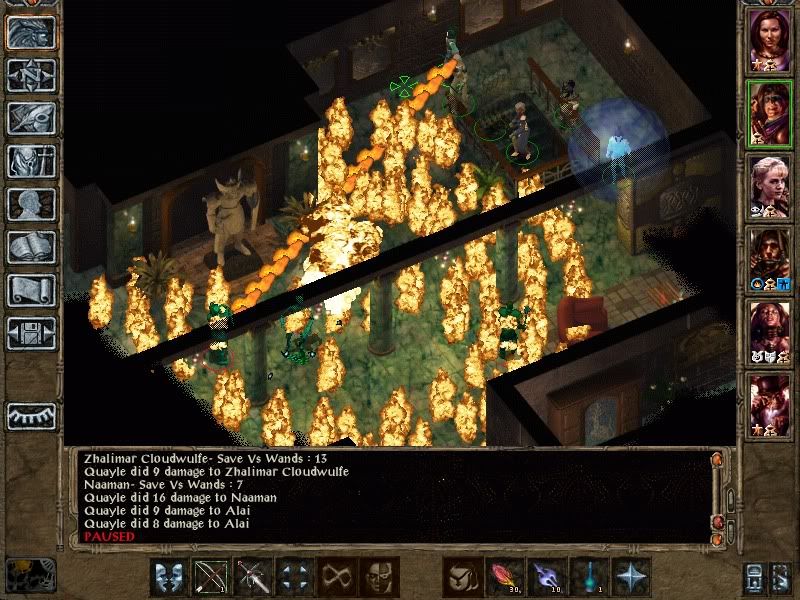Click the infinity symbol action button
800x600 pixels.
tap(337, 577)
